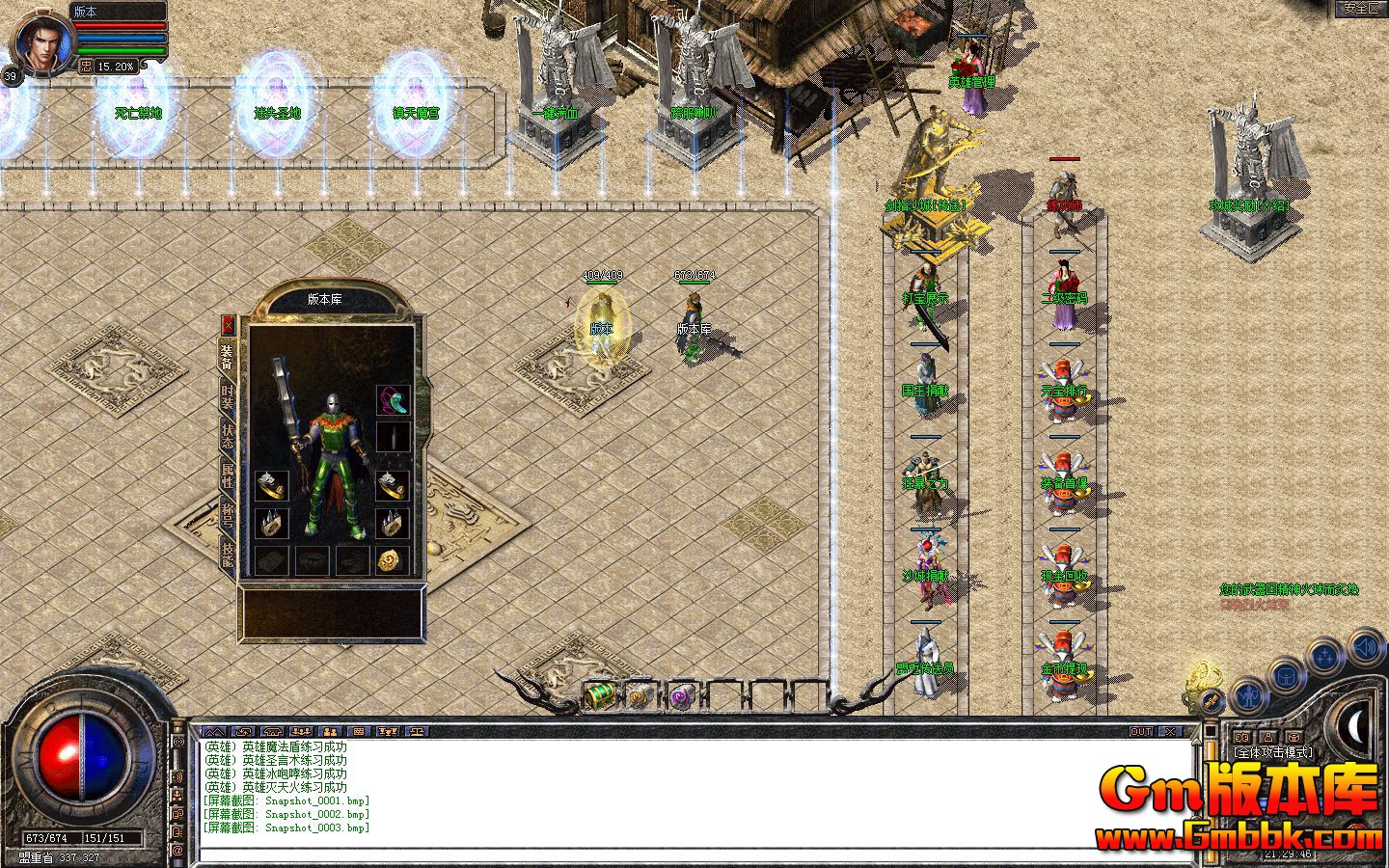Select the 属性 (Attributes) tab
The image size is (1389, 868).
228,475
